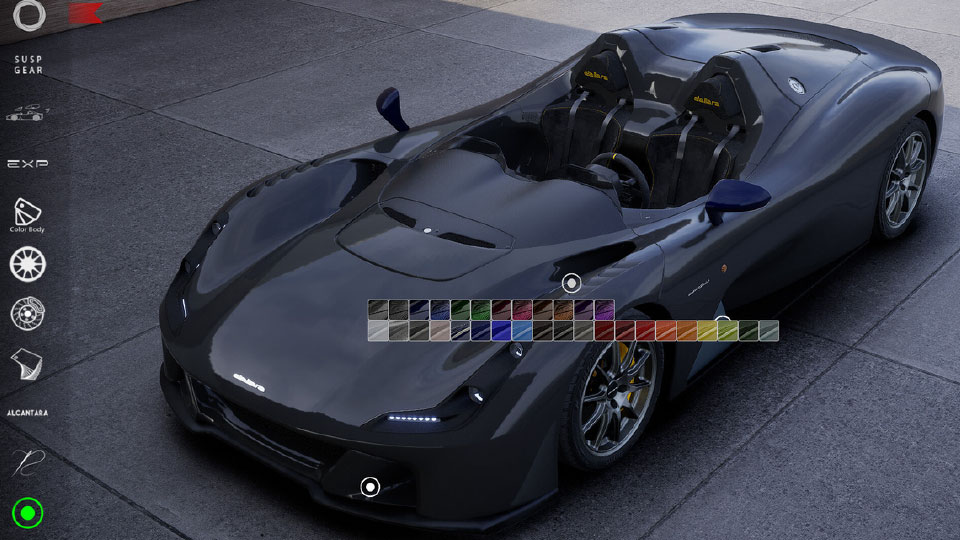
Task: Pick the lime green paint swatch
Action: point(727,331)
